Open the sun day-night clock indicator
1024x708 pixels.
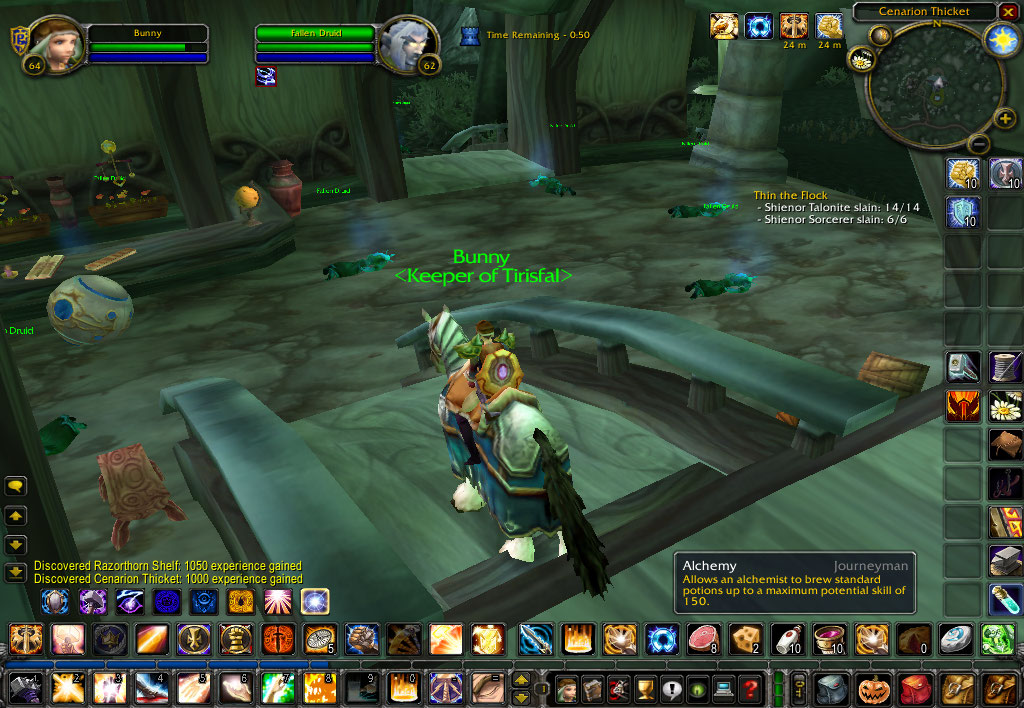pos(1000,40)
